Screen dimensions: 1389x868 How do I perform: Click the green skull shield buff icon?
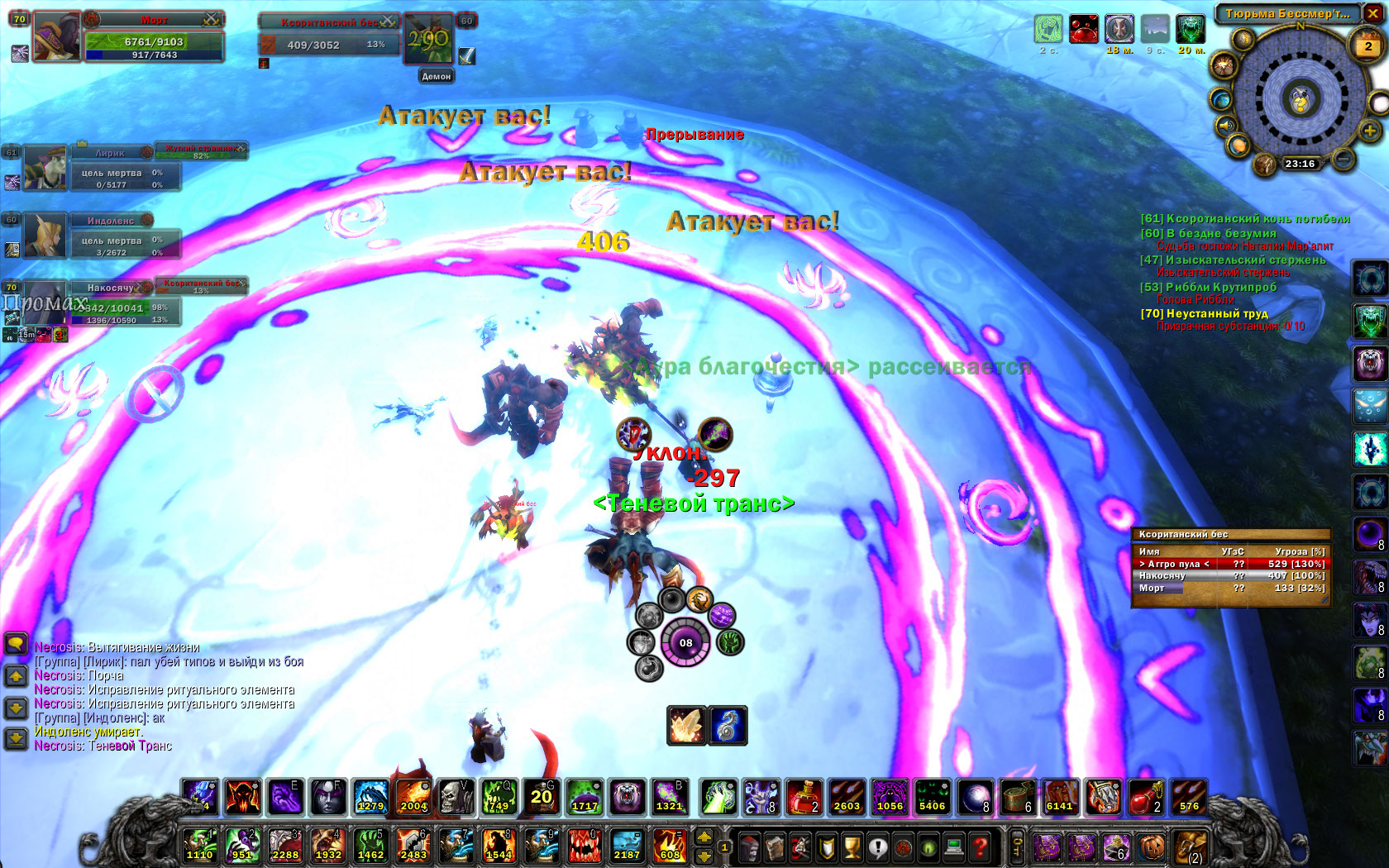[1191, 29]
